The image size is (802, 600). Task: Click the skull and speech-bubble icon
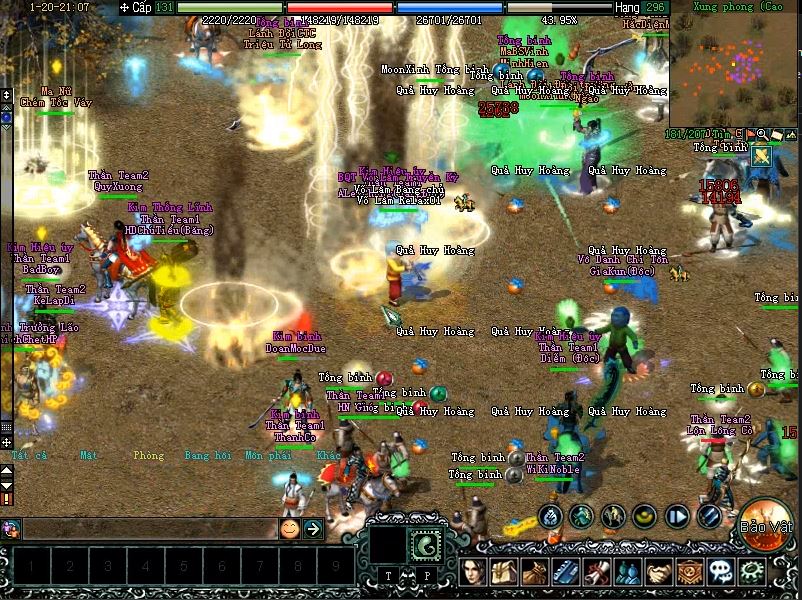[720, 573]
